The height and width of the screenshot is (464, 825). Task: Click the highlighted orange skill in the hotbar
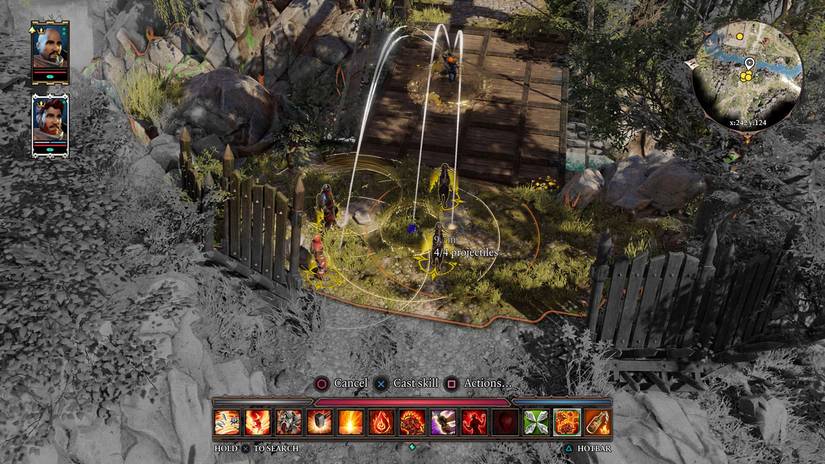(567, 422)
